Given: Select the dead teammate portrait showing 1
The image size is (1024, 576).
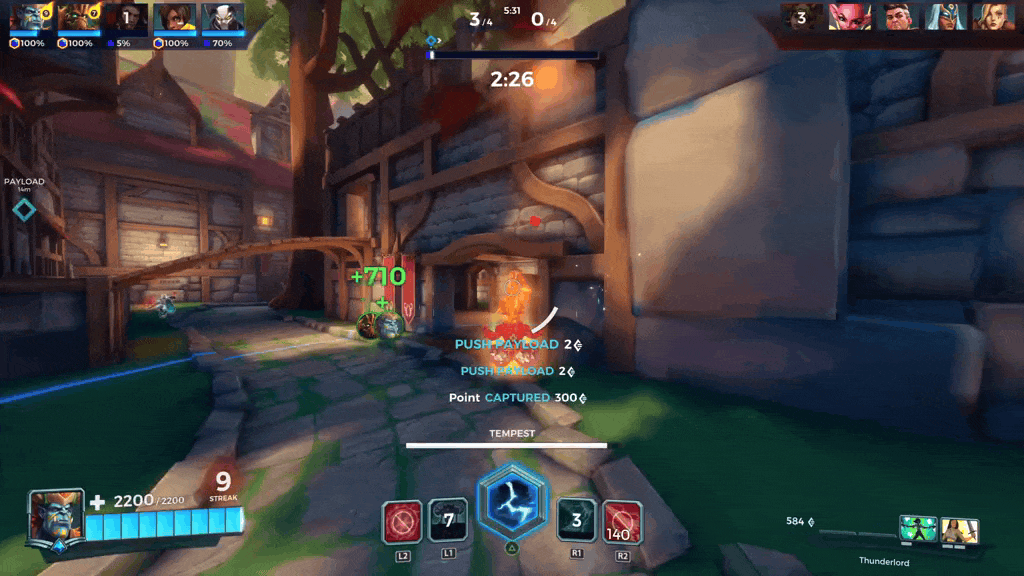Looking at the screenshot, I should tap(127, 18).
